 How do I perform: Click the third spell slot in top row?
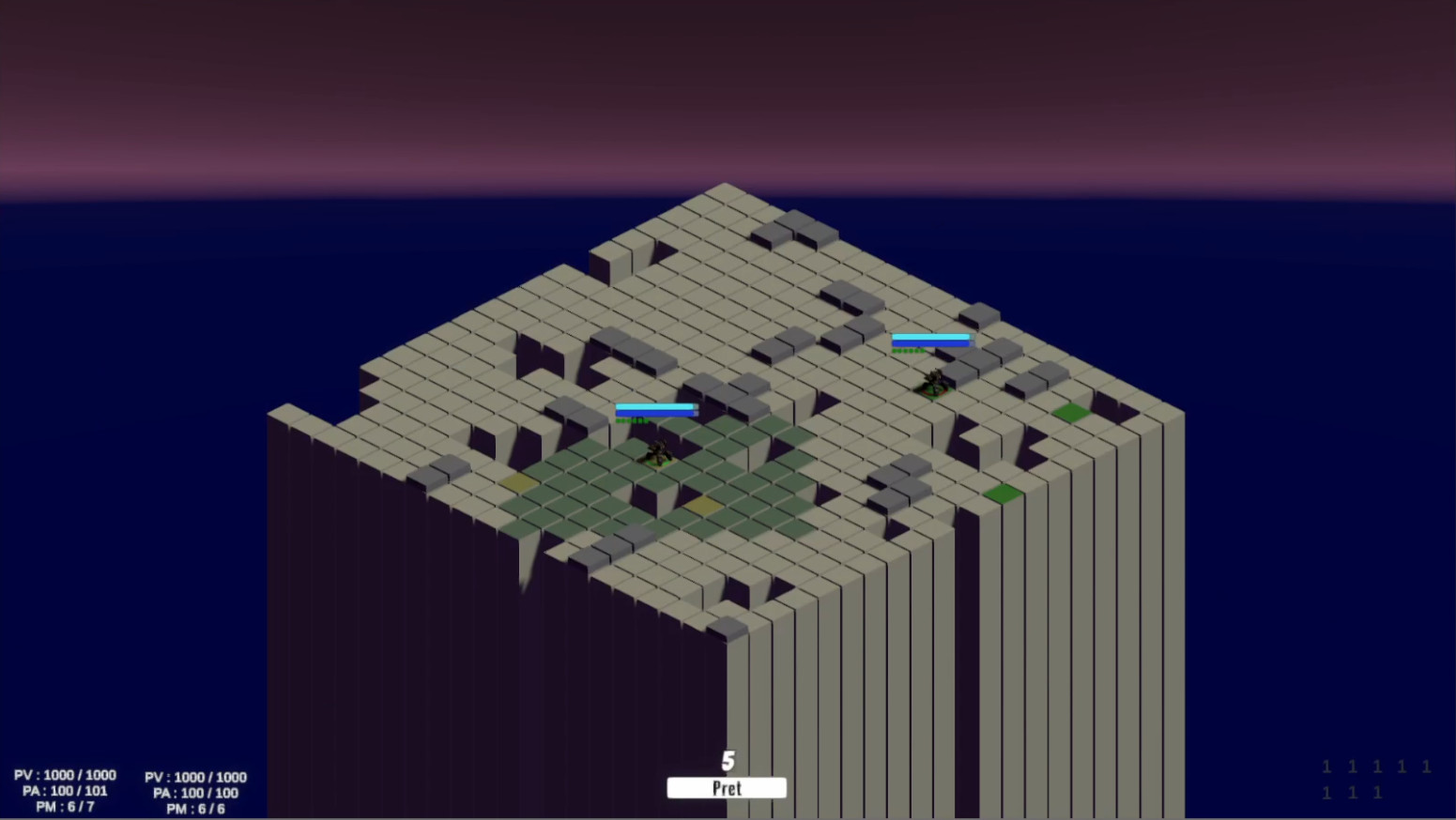coord(1376,767)
